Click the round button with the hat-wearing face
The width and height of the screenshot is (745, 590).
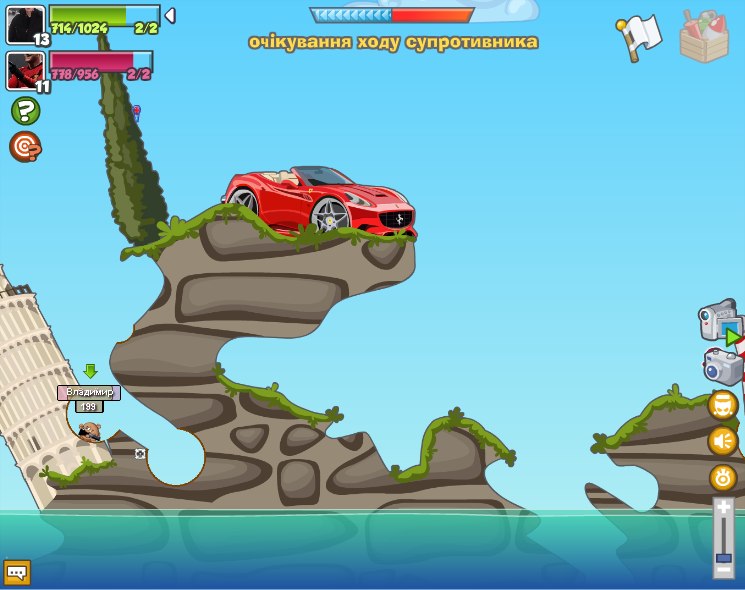[723, 405]
